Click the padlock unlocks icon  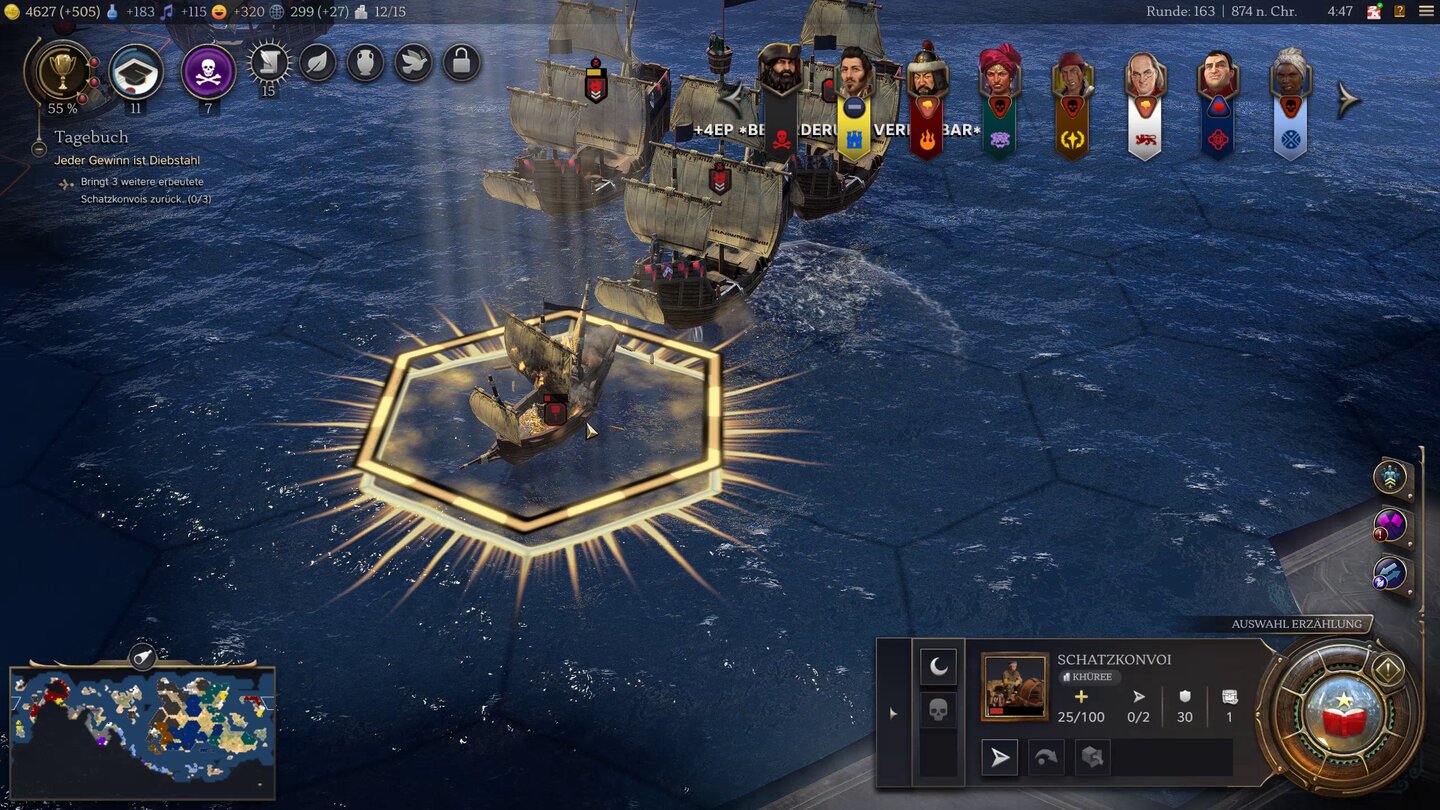[x=461, y=63]
